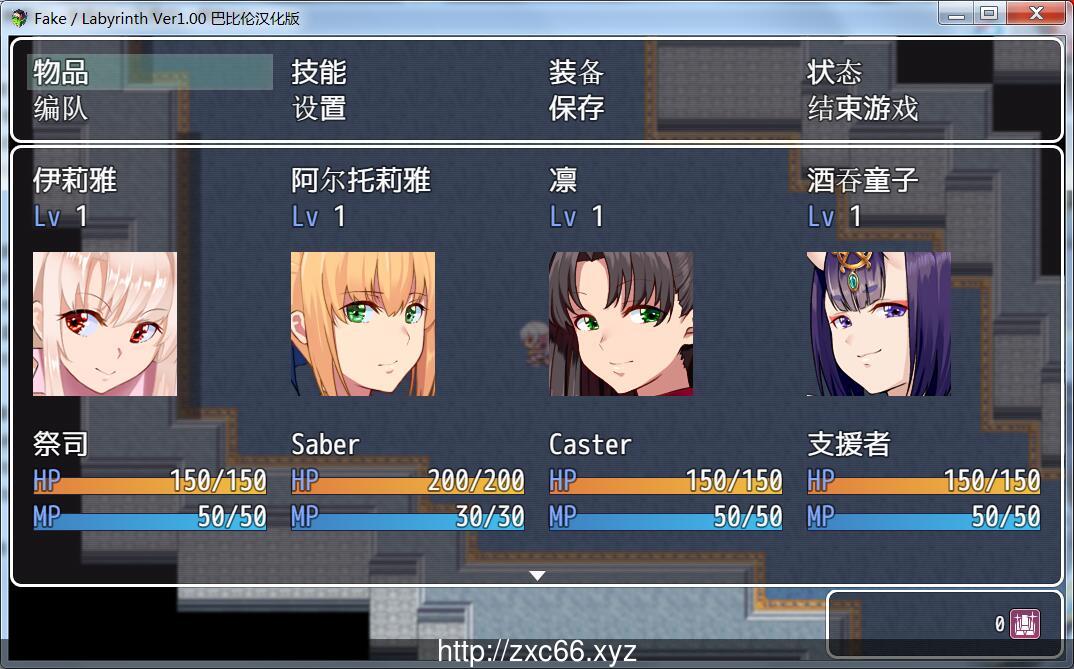Choose 结束游戏 (End Game)
1074x669 pixels.
[863, 108]
